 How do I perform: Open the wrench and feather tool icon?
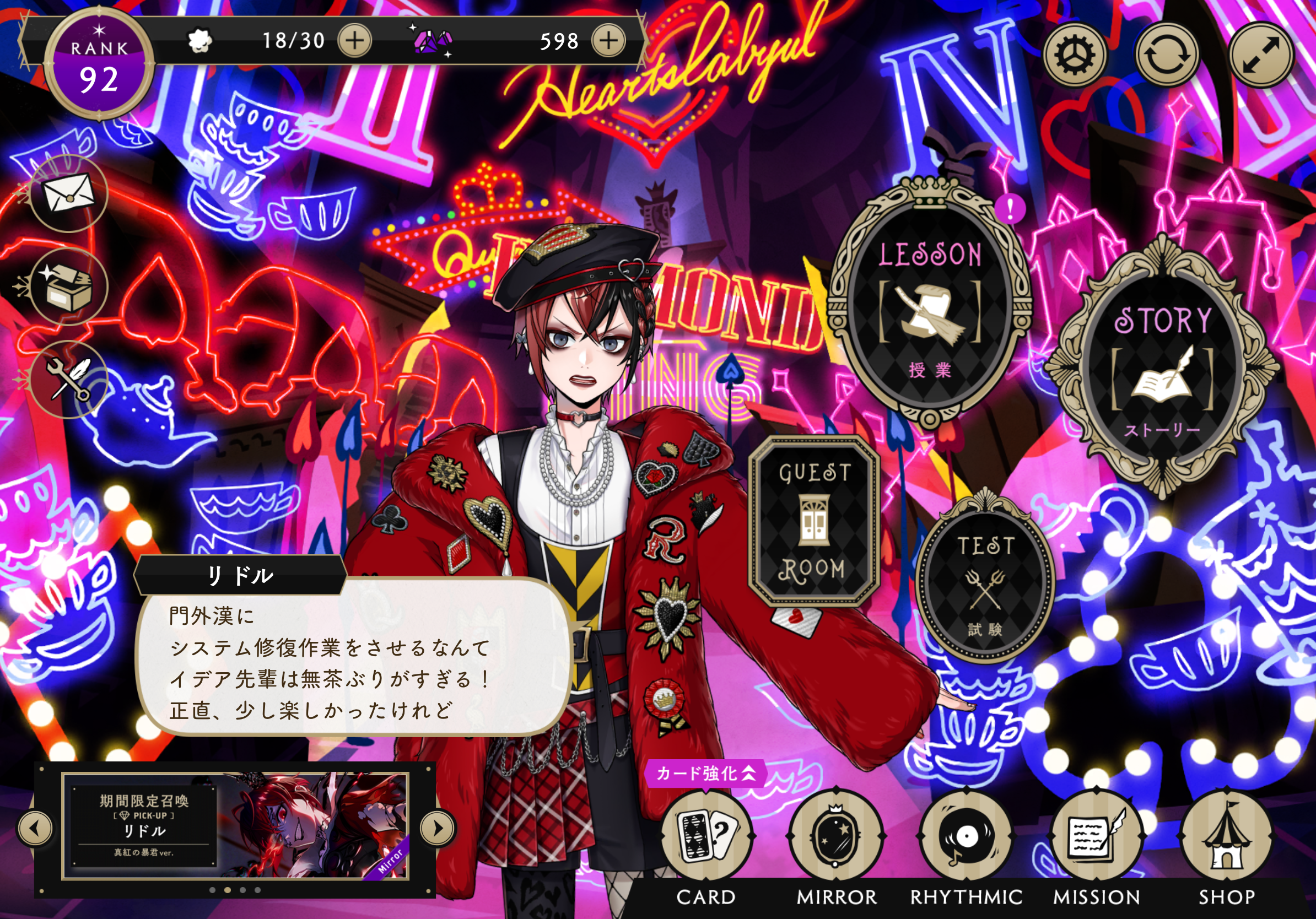69,379
